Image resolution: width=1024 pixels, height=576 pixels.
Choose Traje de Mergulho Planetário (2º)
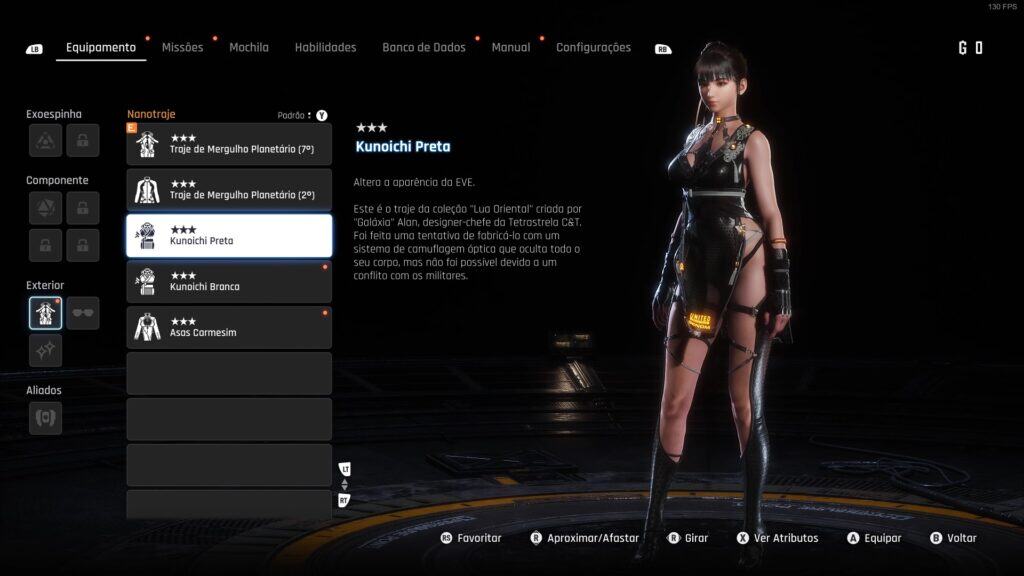(x=229, y=190)
